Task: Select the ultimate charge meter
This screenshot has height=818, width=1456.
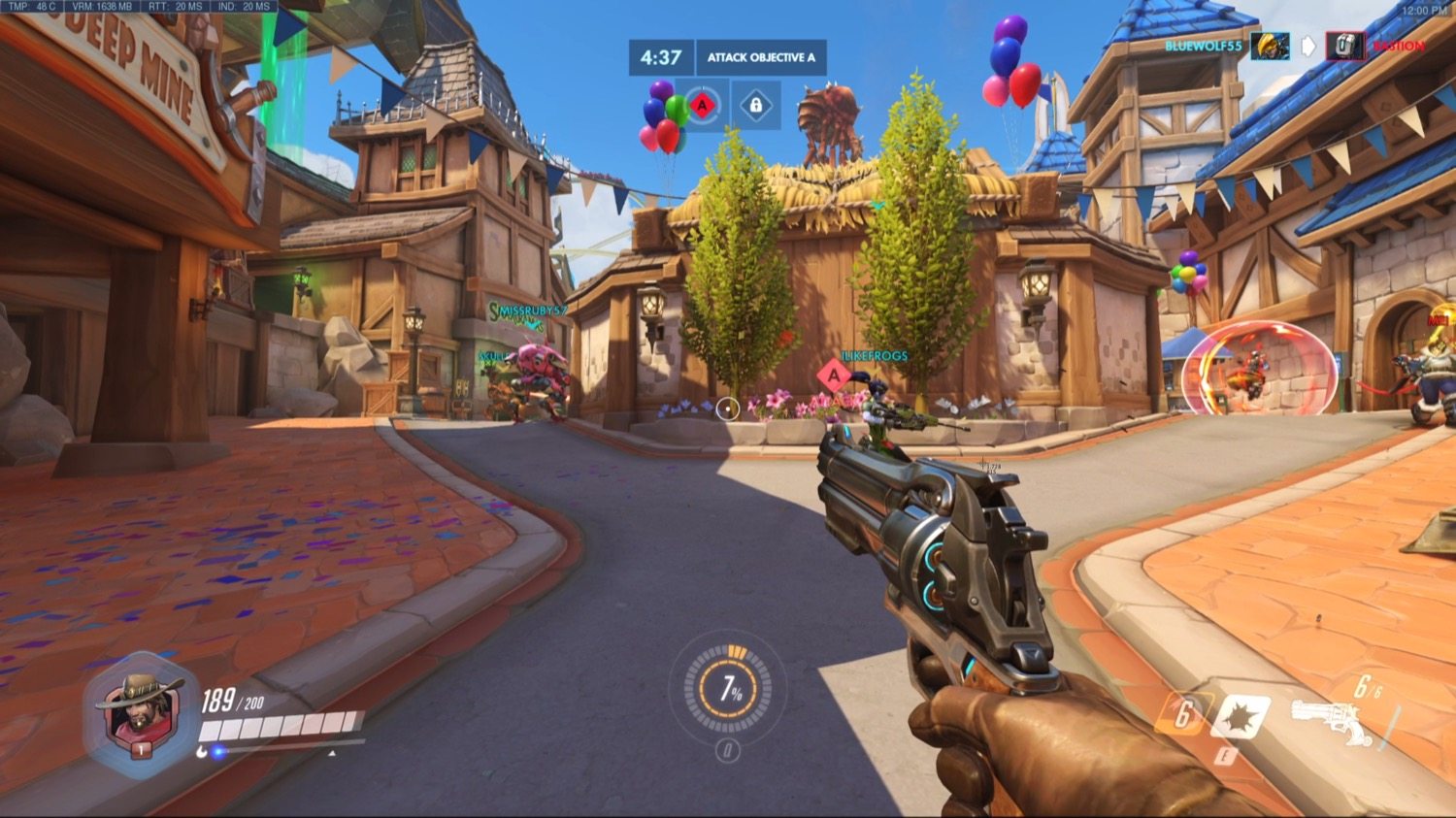Action: point(728,689)
